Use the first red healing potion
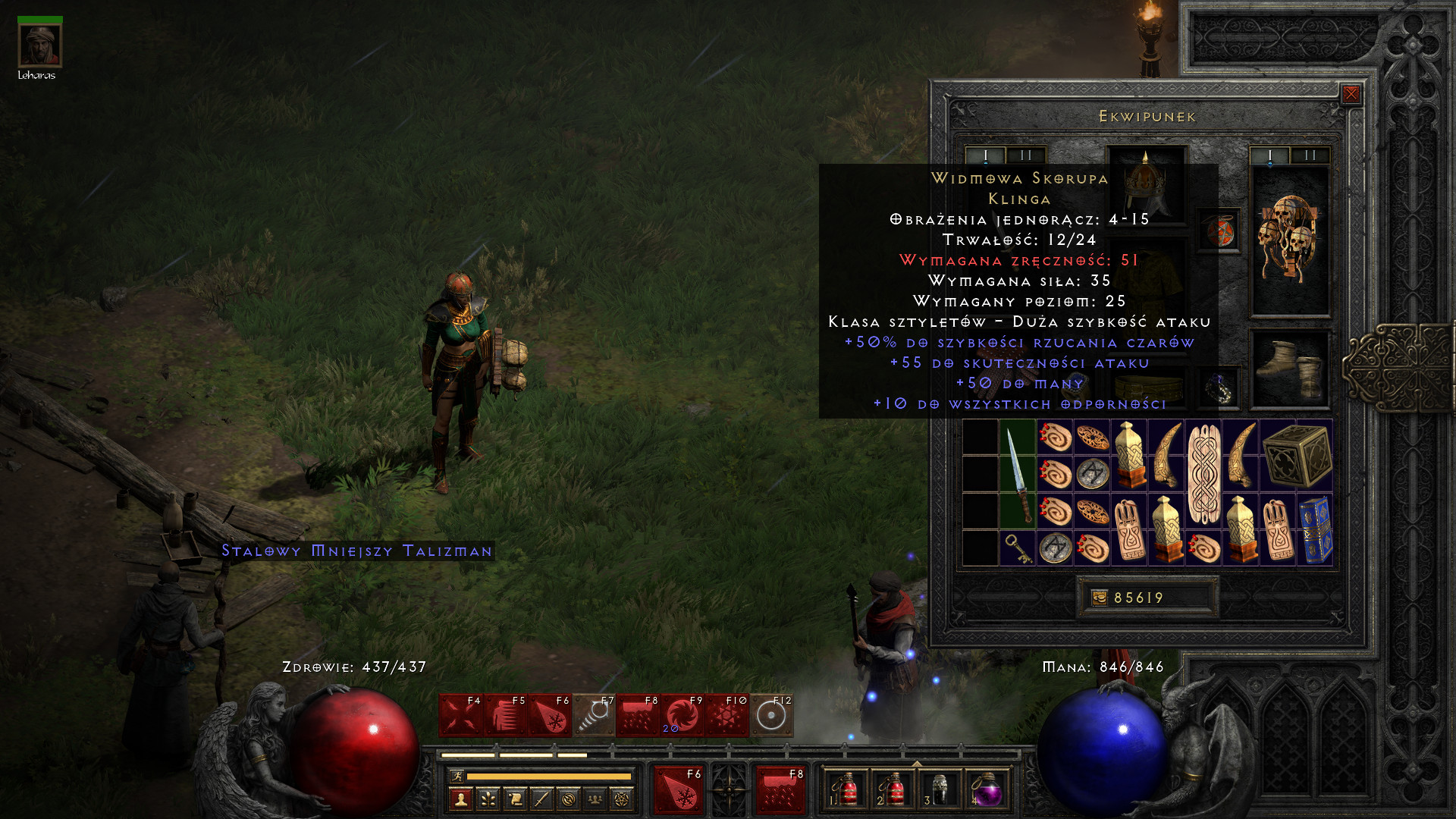 coord(846,790)
